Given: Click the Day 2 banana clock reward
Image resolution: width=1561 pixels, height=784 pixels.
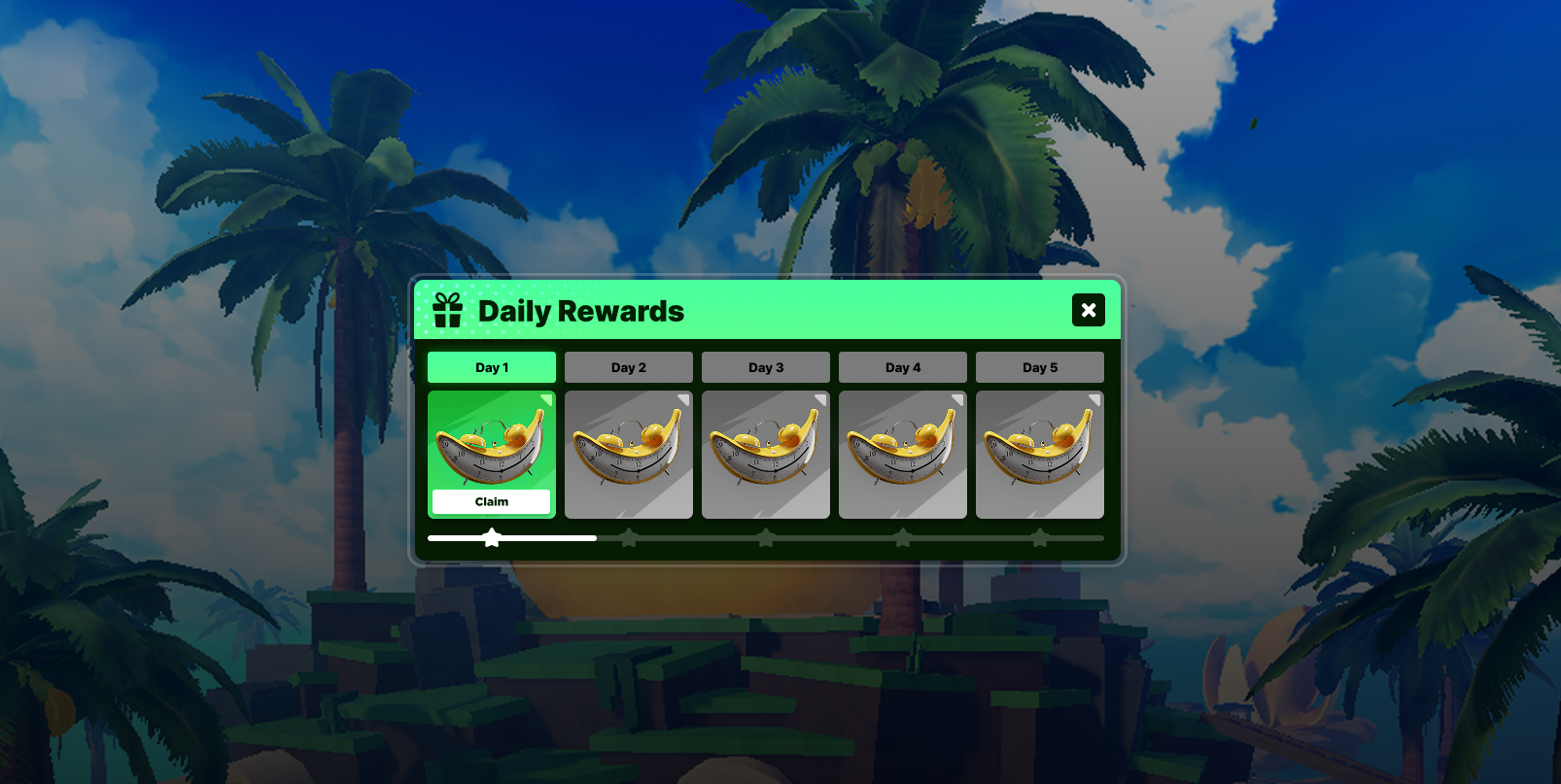Looking at the screenshot, I should 629,455.
